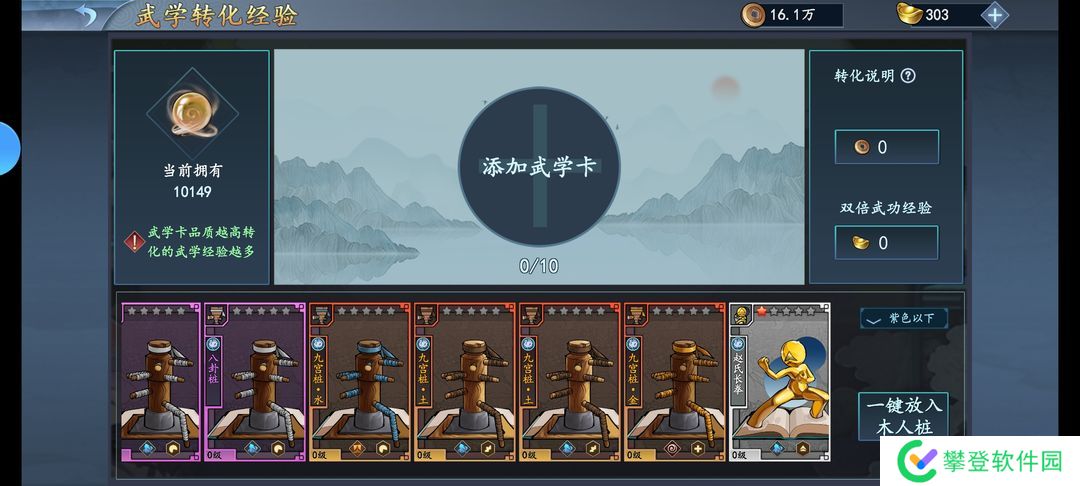Tap the 一键放入木人桩 button
This screenshot has height=486, width=1080.
click(x=902, y=416)
